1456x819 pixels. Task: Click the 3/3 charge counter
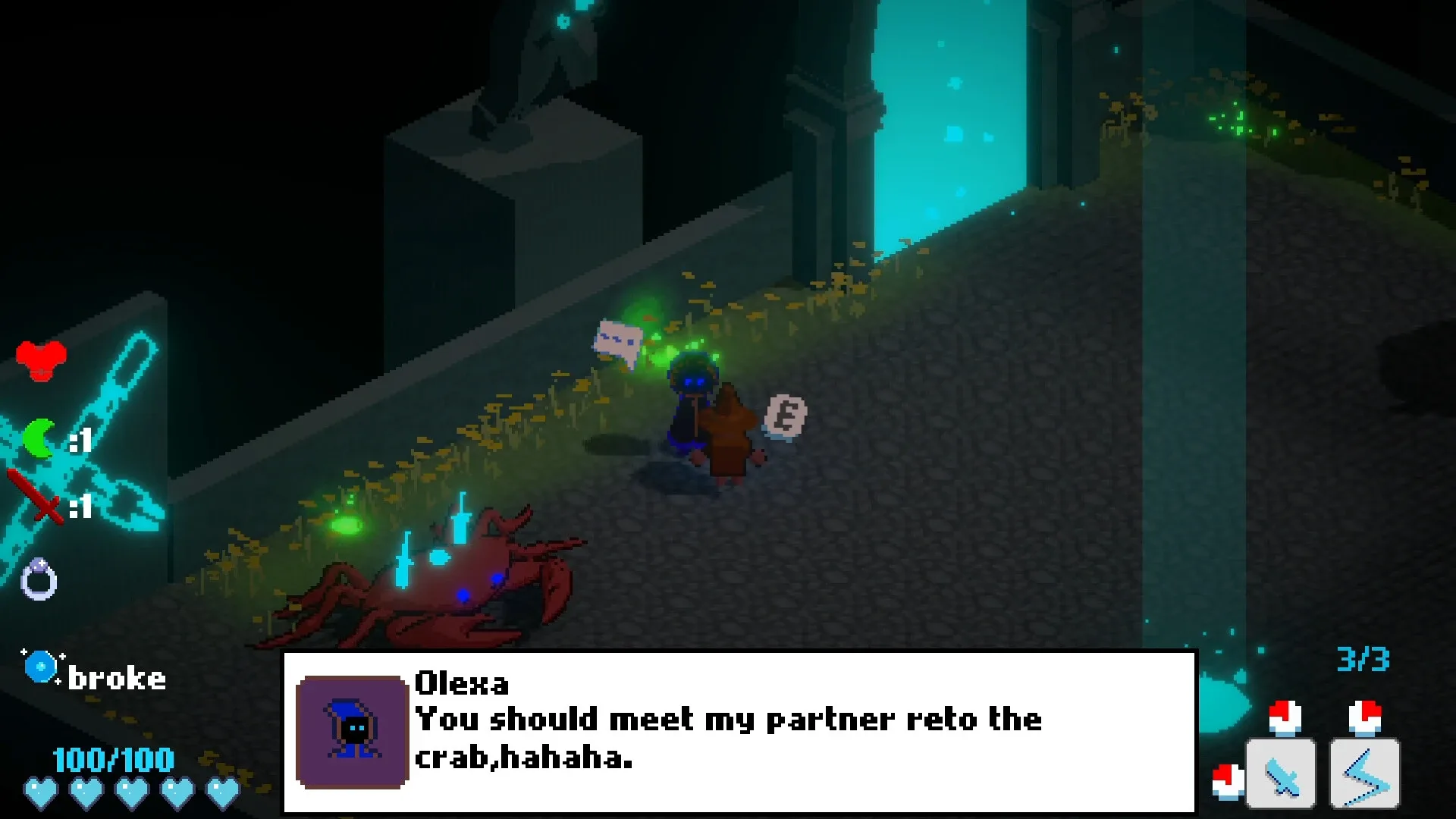(1365, 659)
